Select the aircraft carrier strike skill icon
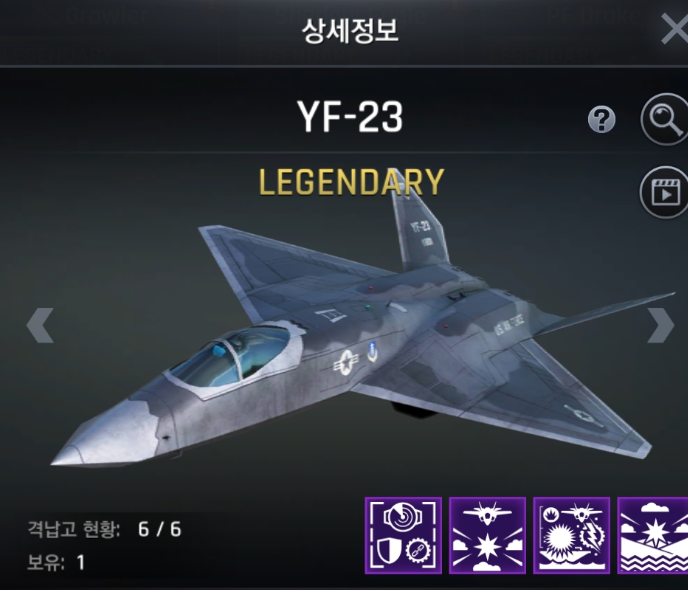Viewport: 688px width, 590px height. coord(571,535)
